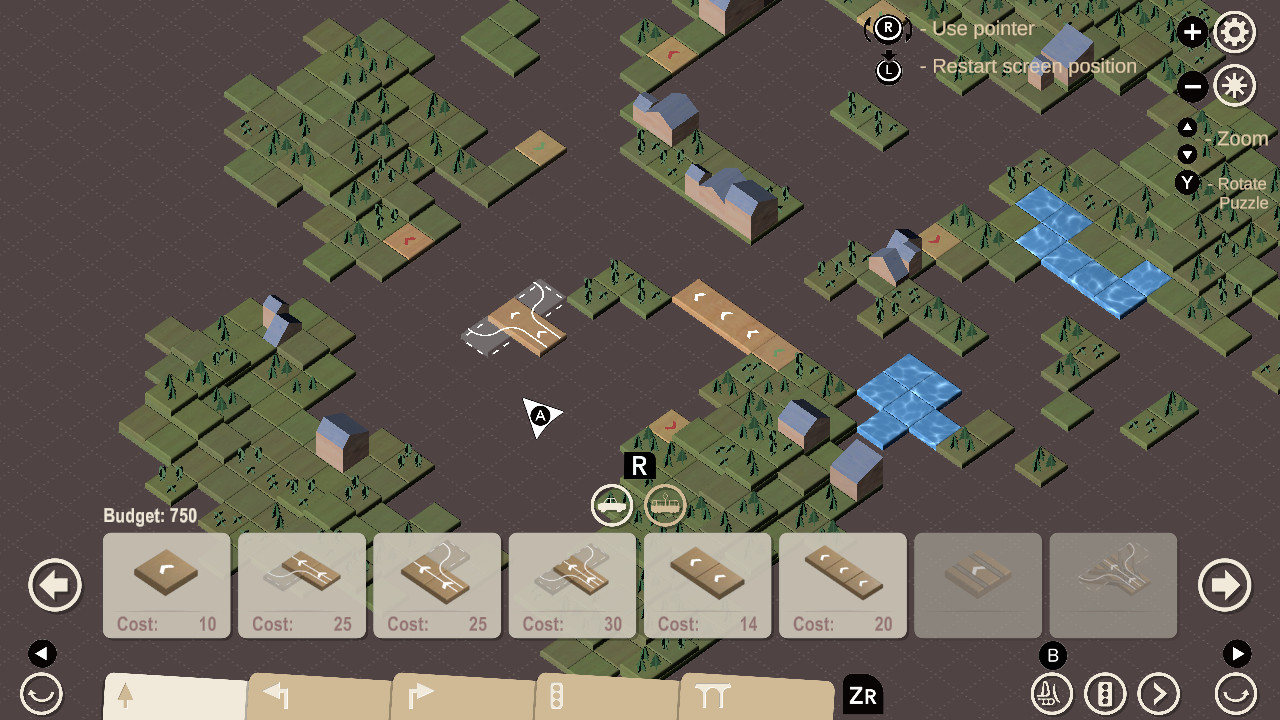
Task: Toggle the tram crossing icon beside B
Action: pyautogui.click(x=1051, y=693)
